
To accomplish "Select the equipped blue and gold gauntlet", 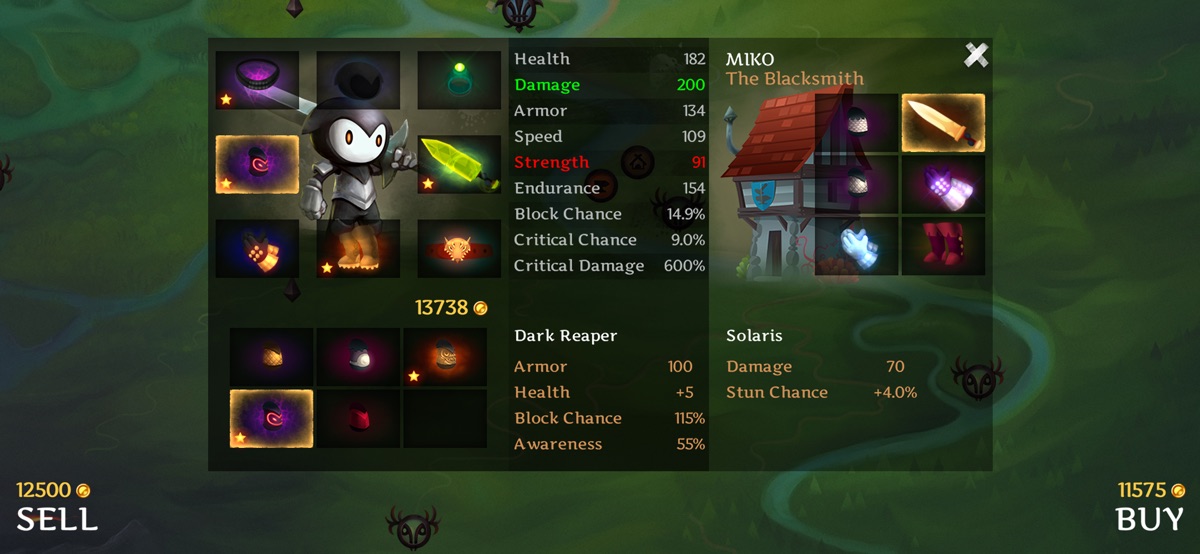I will (257, 249).
